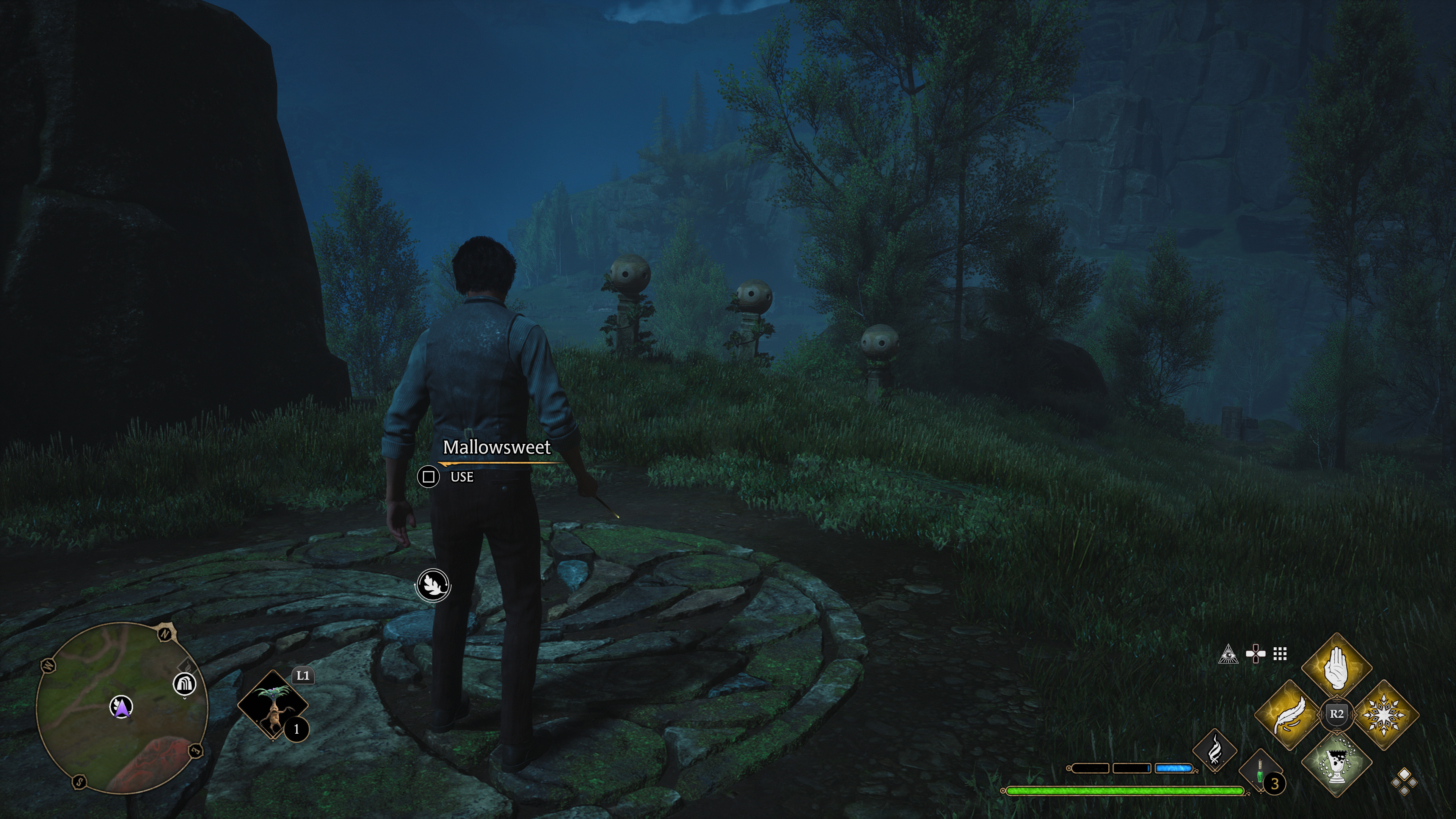The width and height of the screenshot is (1456, 819).
Task: Activate the Ancient Magic flame icon
Action: click(1214, 751)
